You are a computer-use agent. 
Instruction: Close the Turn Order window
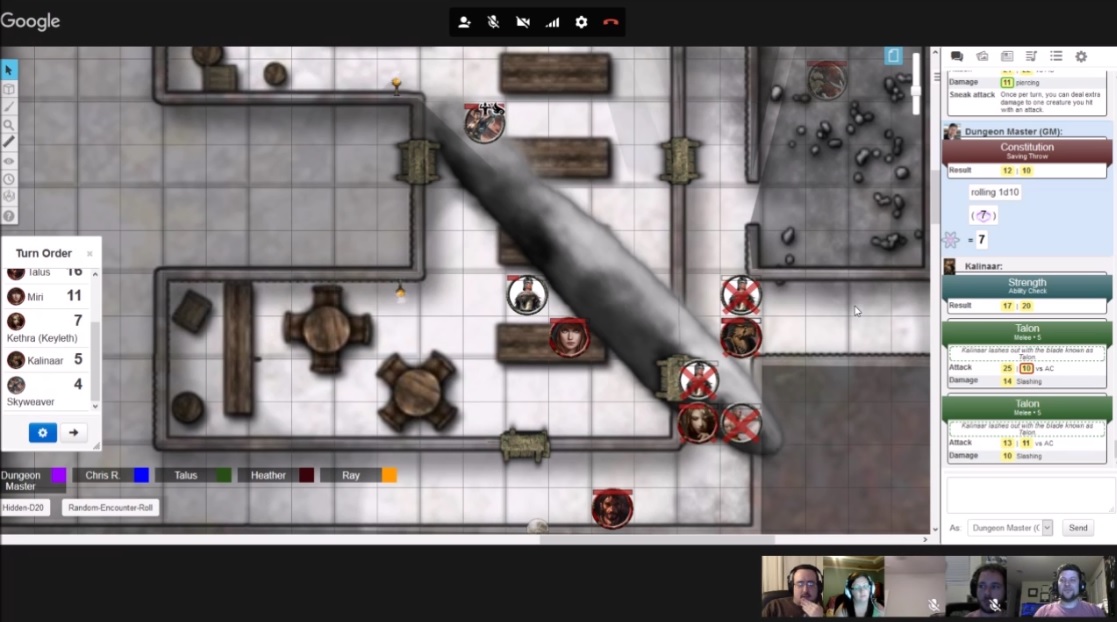89,254
